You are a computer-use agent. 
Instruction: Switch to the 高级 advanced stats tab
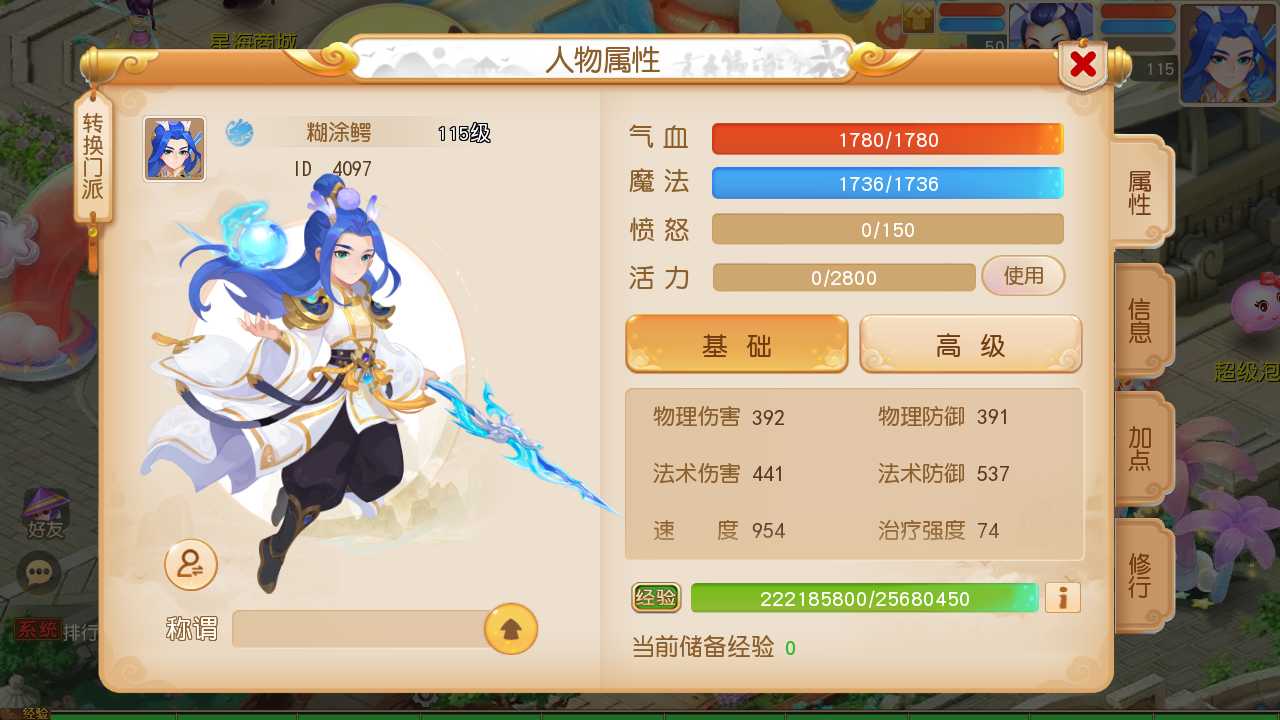pyautogui.click(x=969, y=343)
